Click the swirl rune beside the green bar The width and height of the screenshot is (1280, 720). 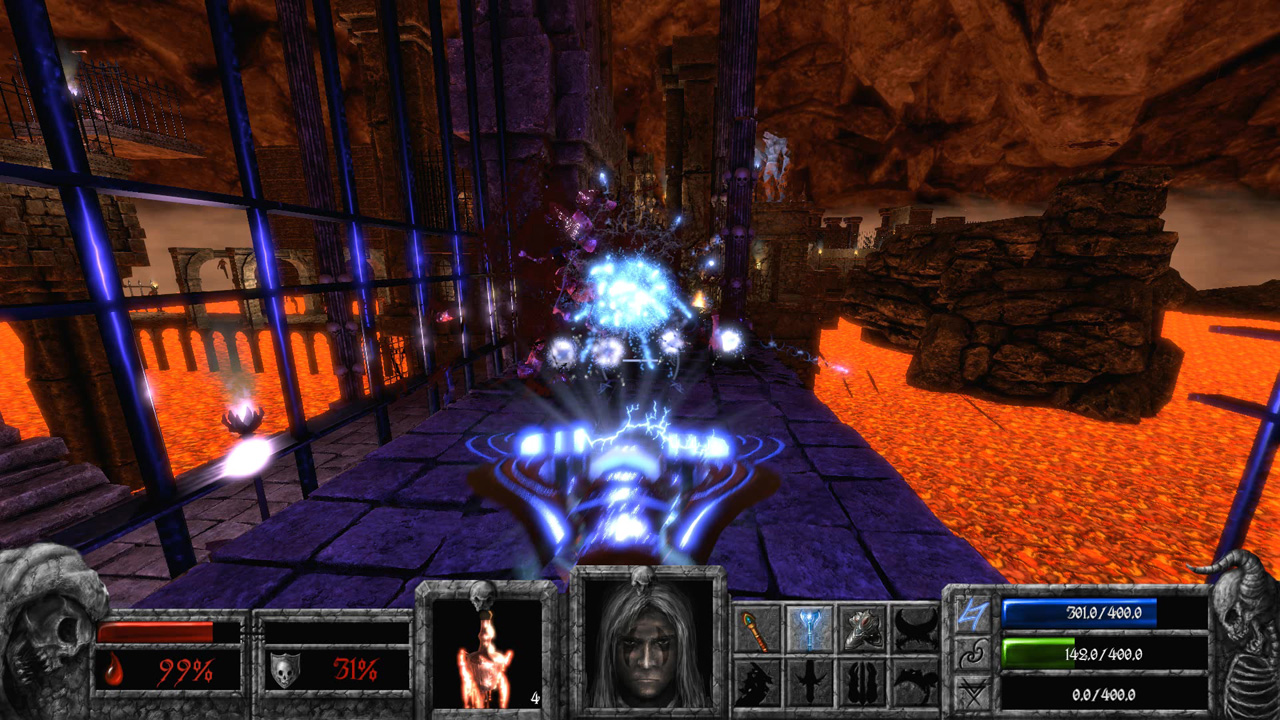(x=971, y=653)
